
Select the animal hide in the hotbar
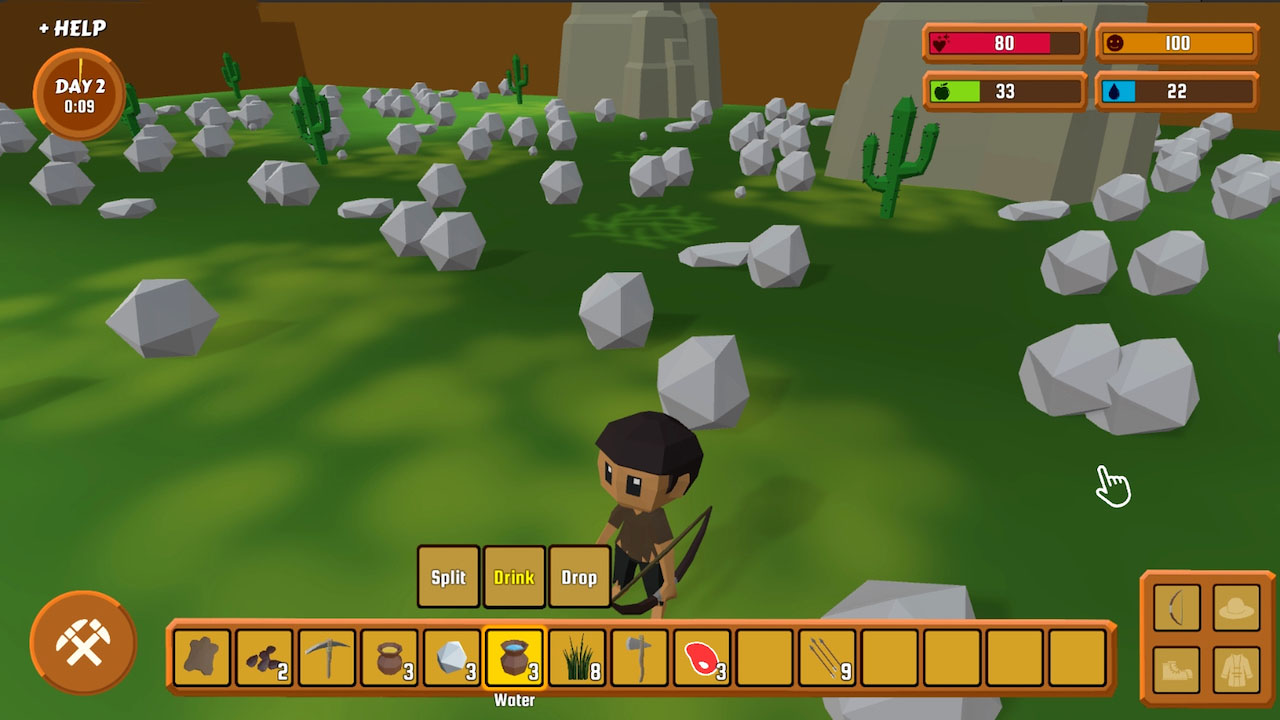click(x=199, y=658)
